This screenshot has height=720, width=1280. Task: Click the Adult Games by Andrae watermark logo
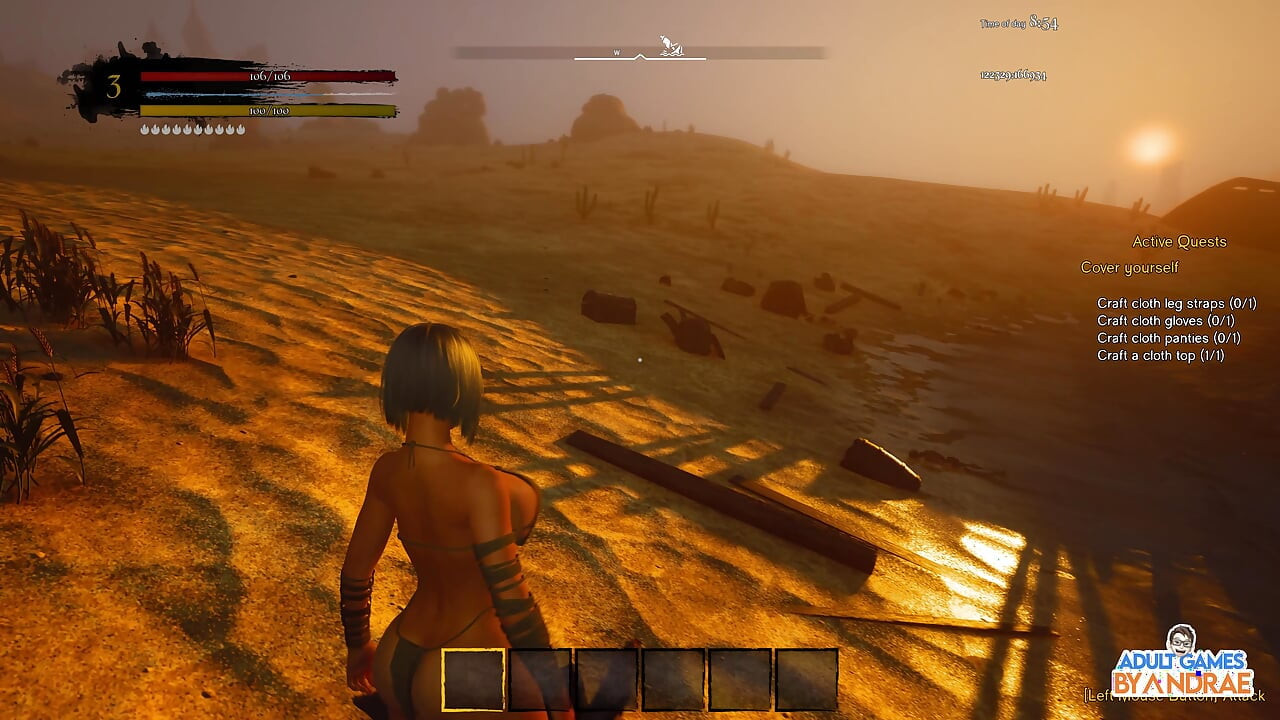click(1183, 664)
